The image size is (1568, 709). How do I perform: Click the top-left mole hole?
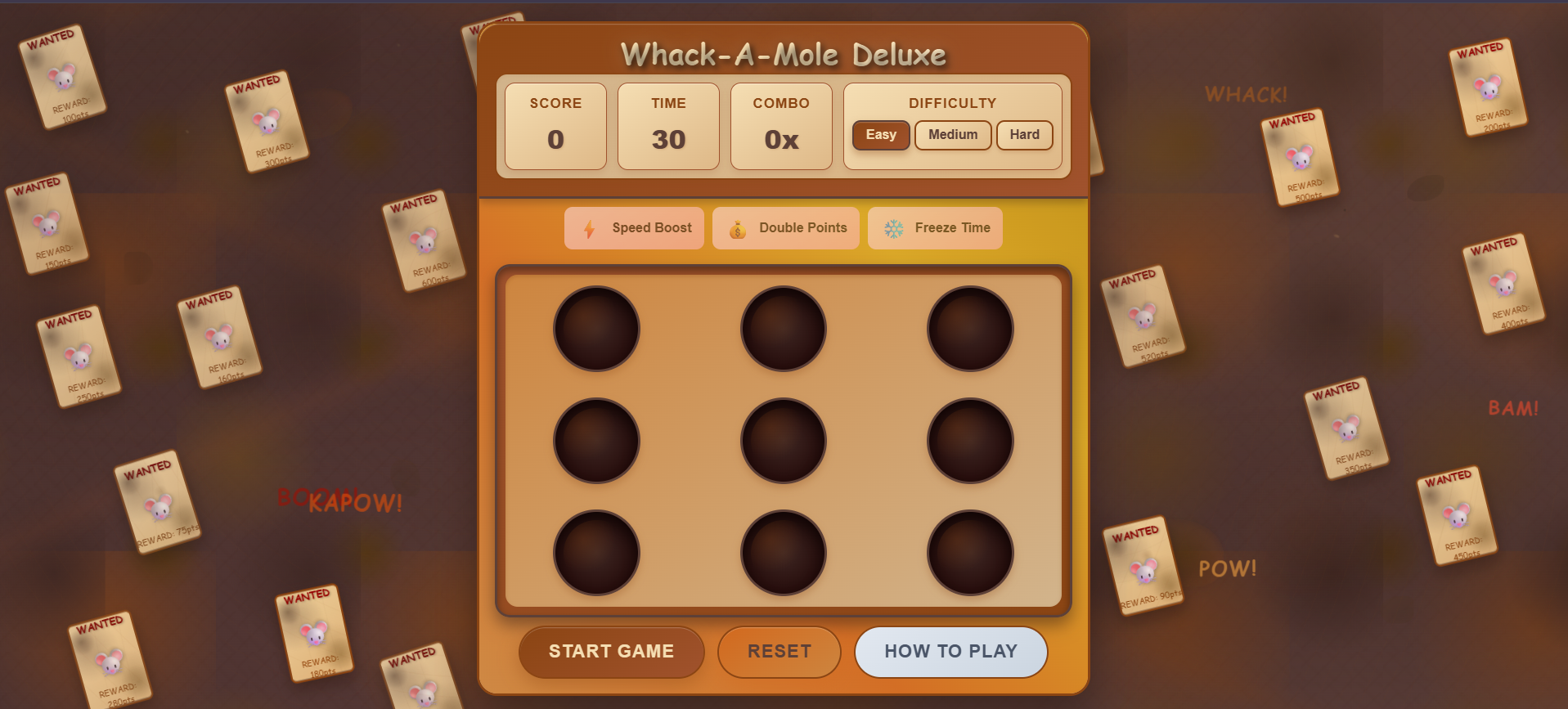click(596, 330)
